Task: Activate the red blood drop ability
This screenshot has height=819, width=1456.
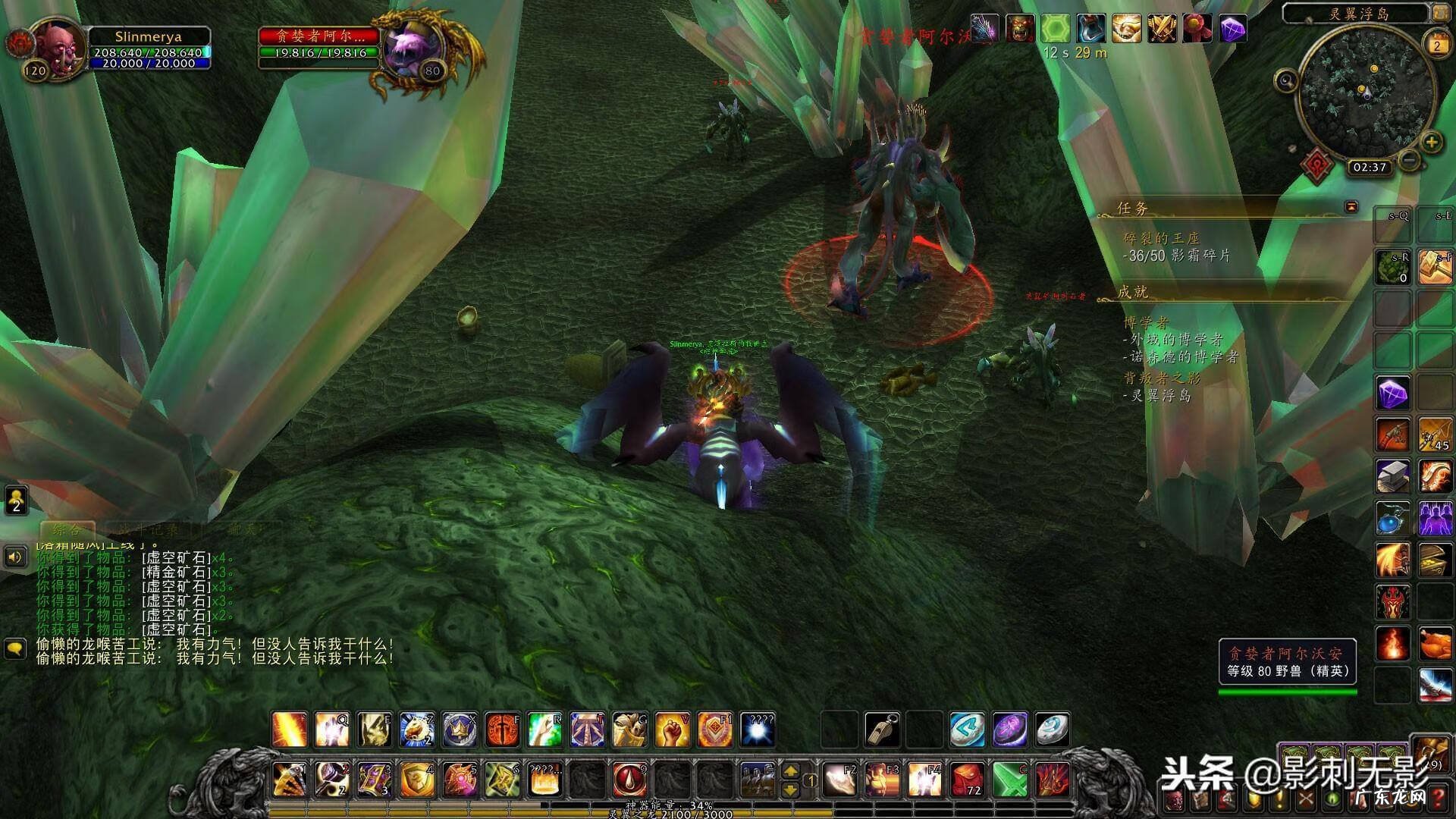Action: (629, 779)
